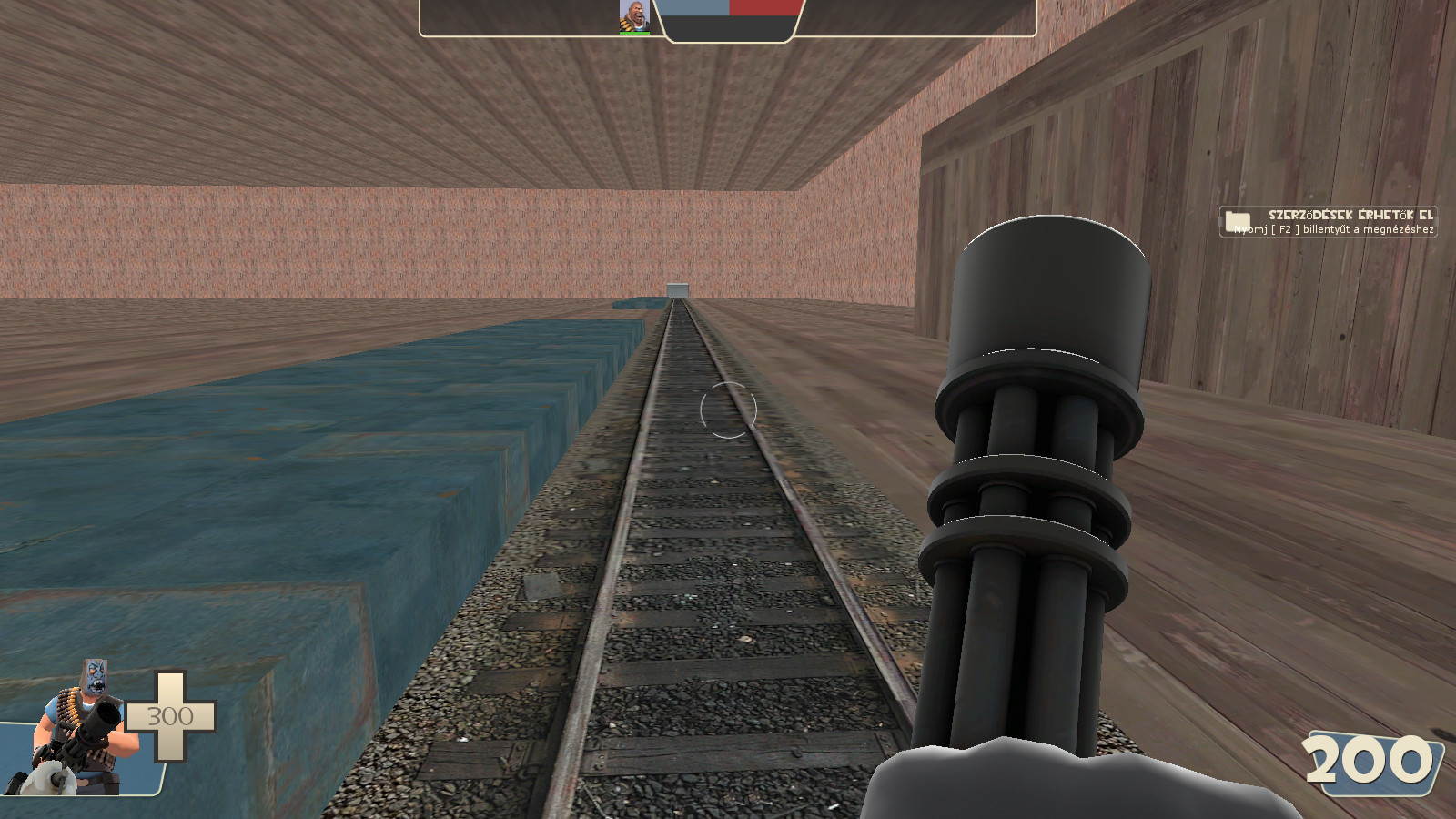This screenshot has width=1456, height=819.
Task: Click the green health bar under the Heavy portrait
Action: click(635, 35)
